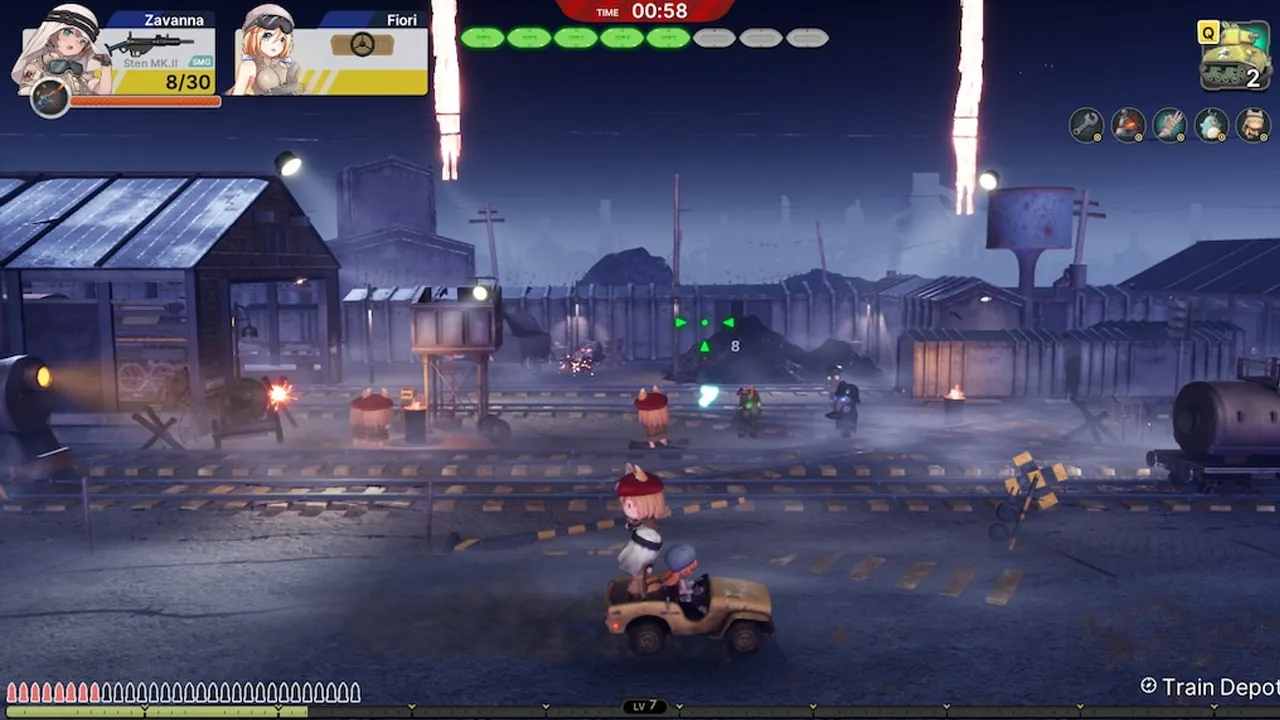Select the wrench item icon
Screen dimensions: 1280x720
click(1086, 125)
